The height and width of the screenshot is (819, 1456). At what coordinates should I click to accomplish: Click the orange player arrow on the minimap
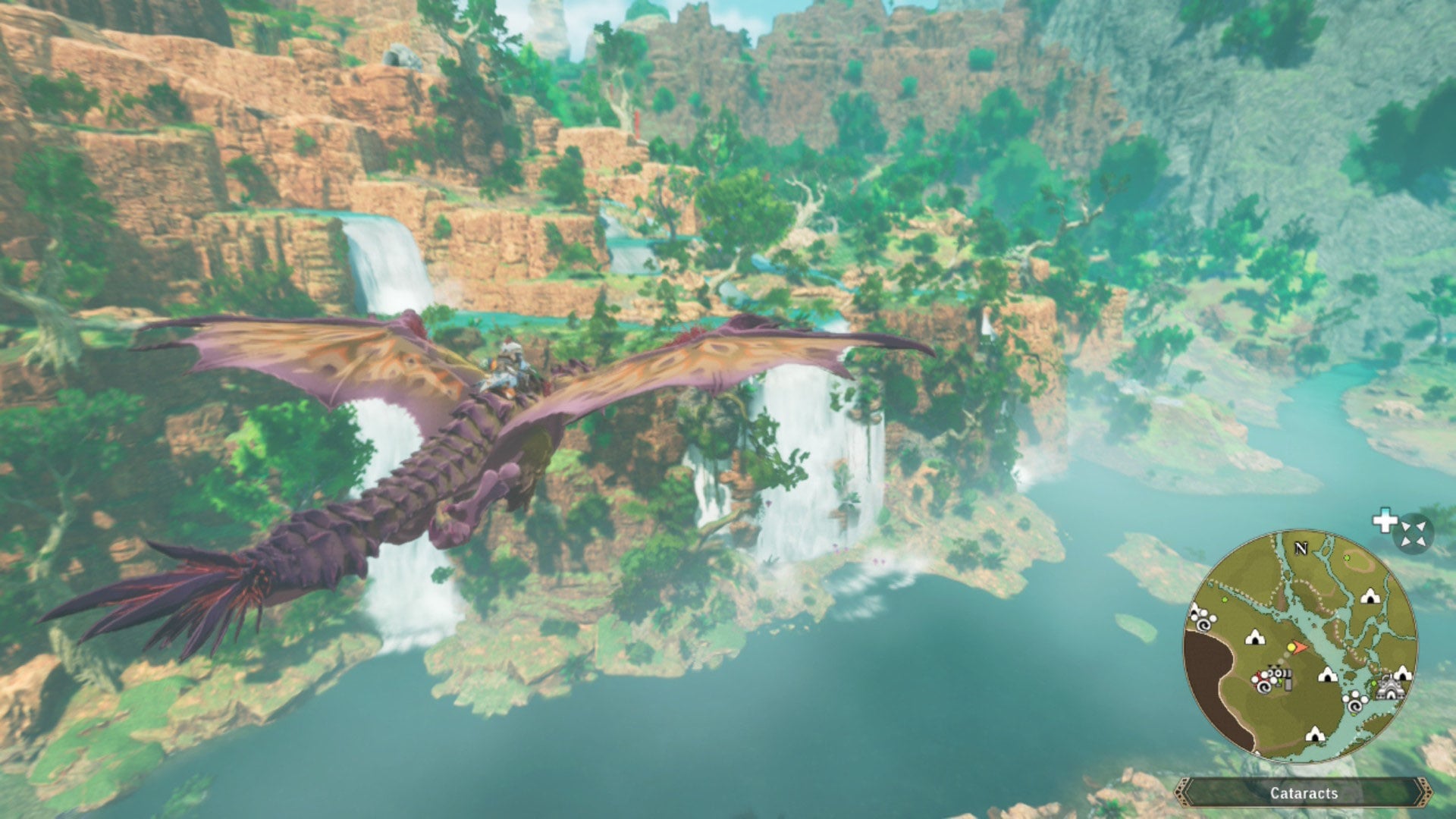1299,647
